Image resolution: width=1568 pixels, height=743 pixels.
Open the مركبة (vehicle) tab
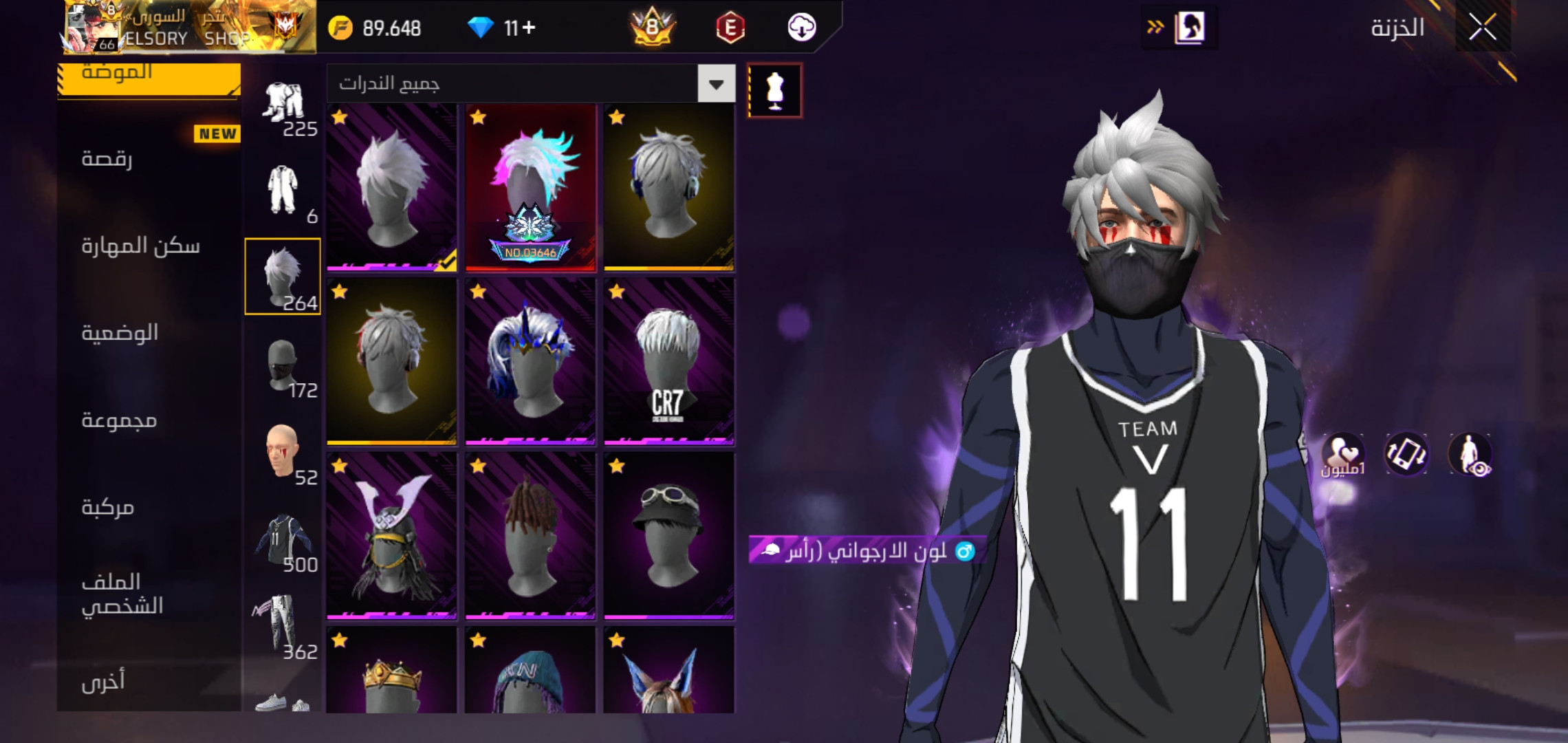coord(108,508)
